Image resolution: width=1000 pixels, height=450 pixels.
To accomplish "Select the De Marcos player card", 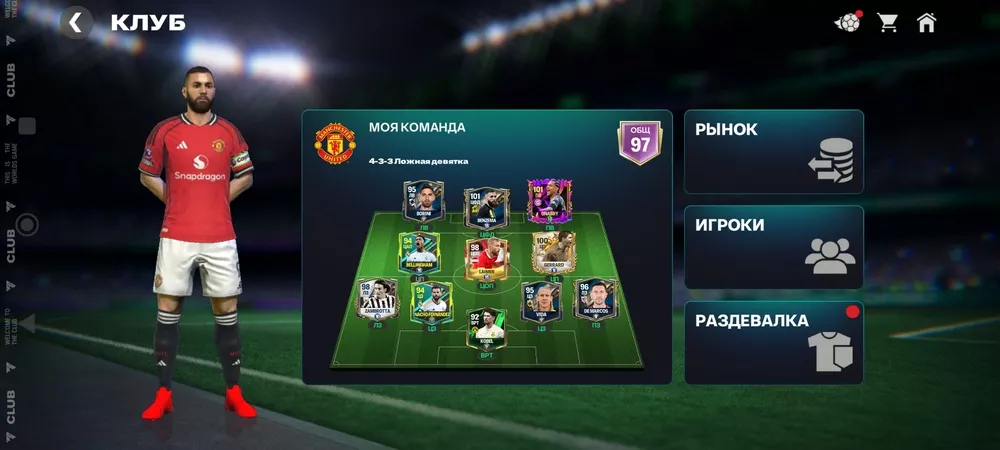I will coord(596,300).
